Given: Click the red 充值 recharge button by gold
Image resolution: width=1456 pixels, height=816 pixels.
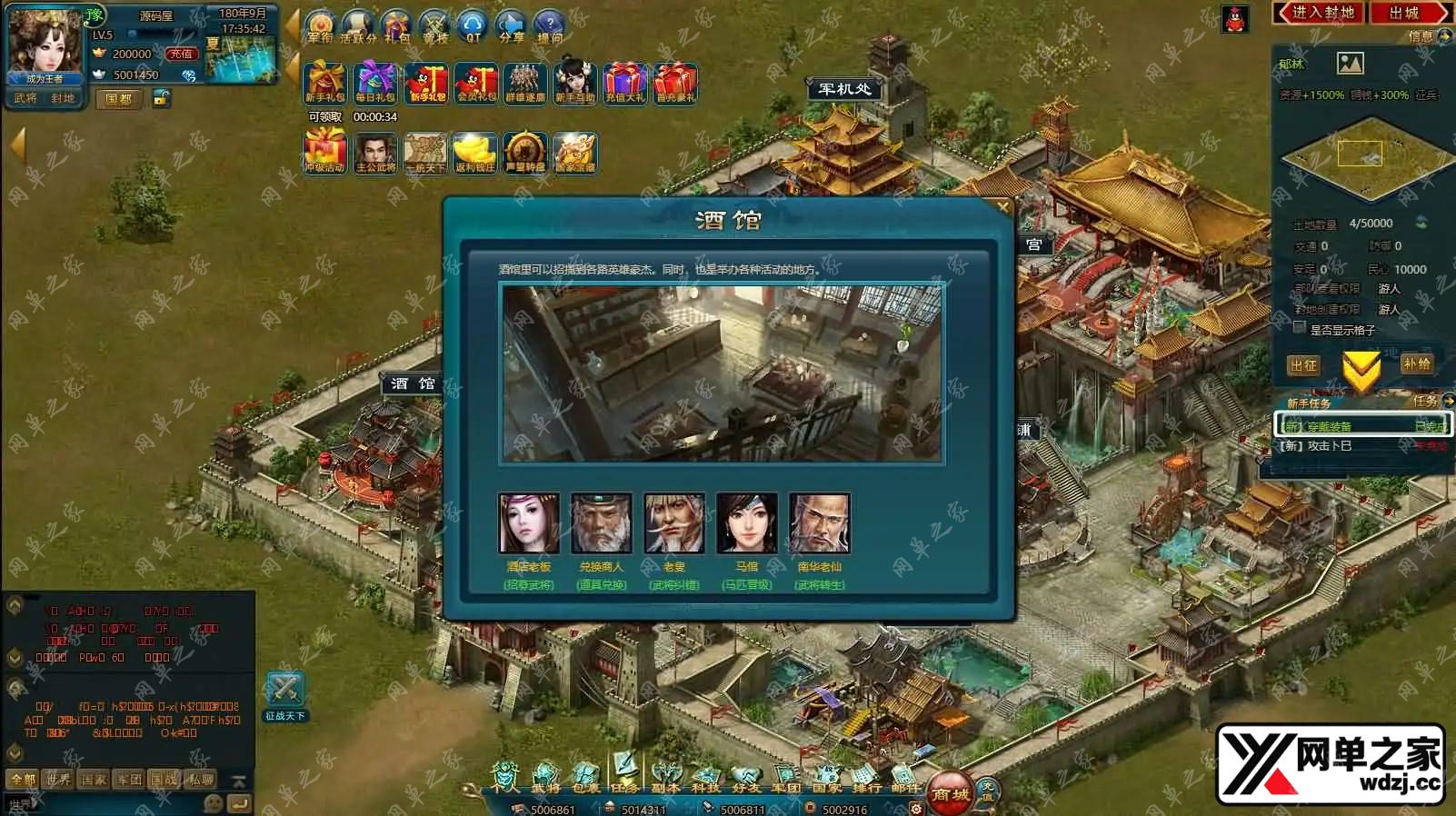Looking at the screenshot, I should 181,54.
